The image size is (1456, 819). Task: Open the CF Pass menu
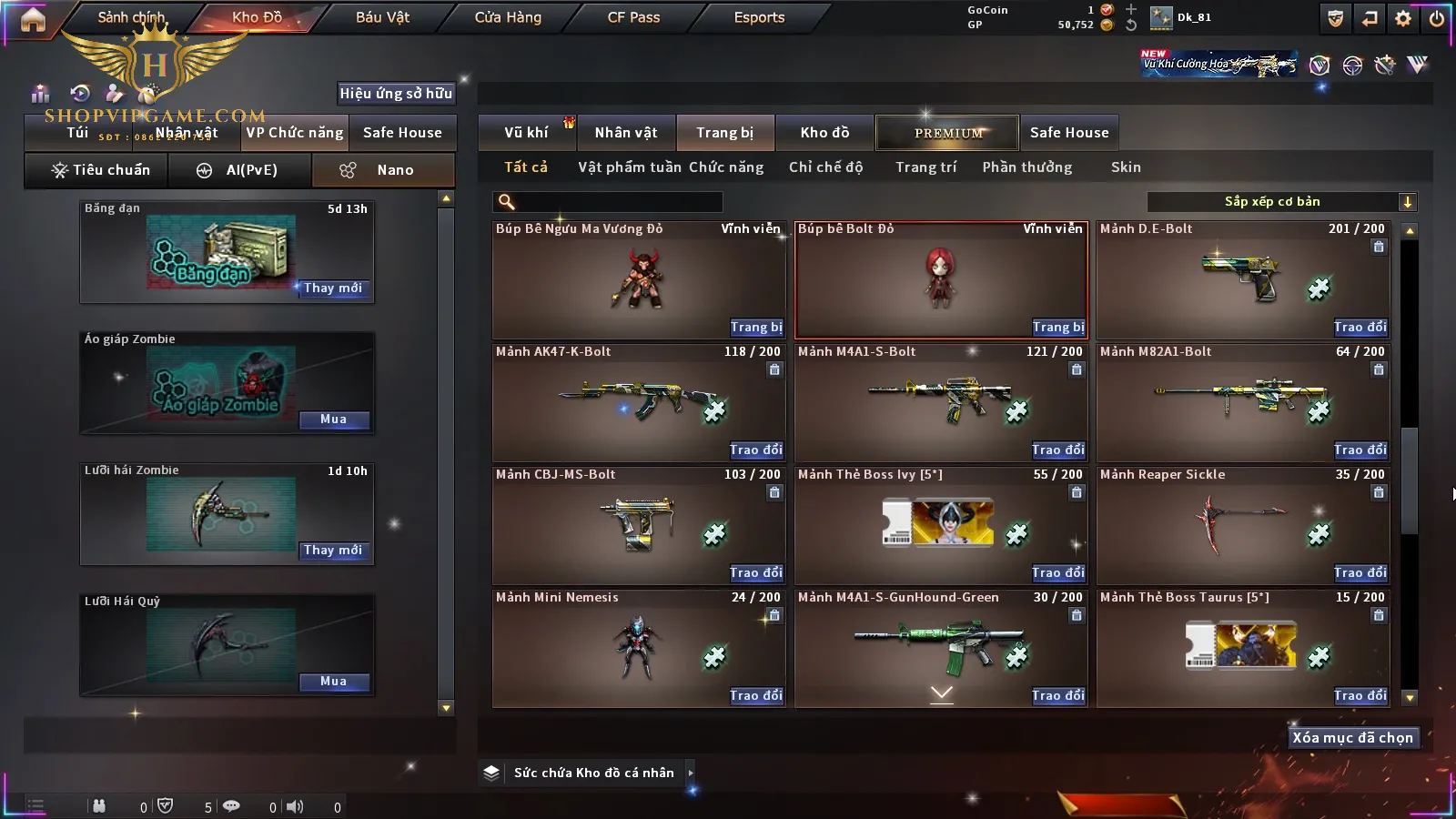tap(633, 17)
